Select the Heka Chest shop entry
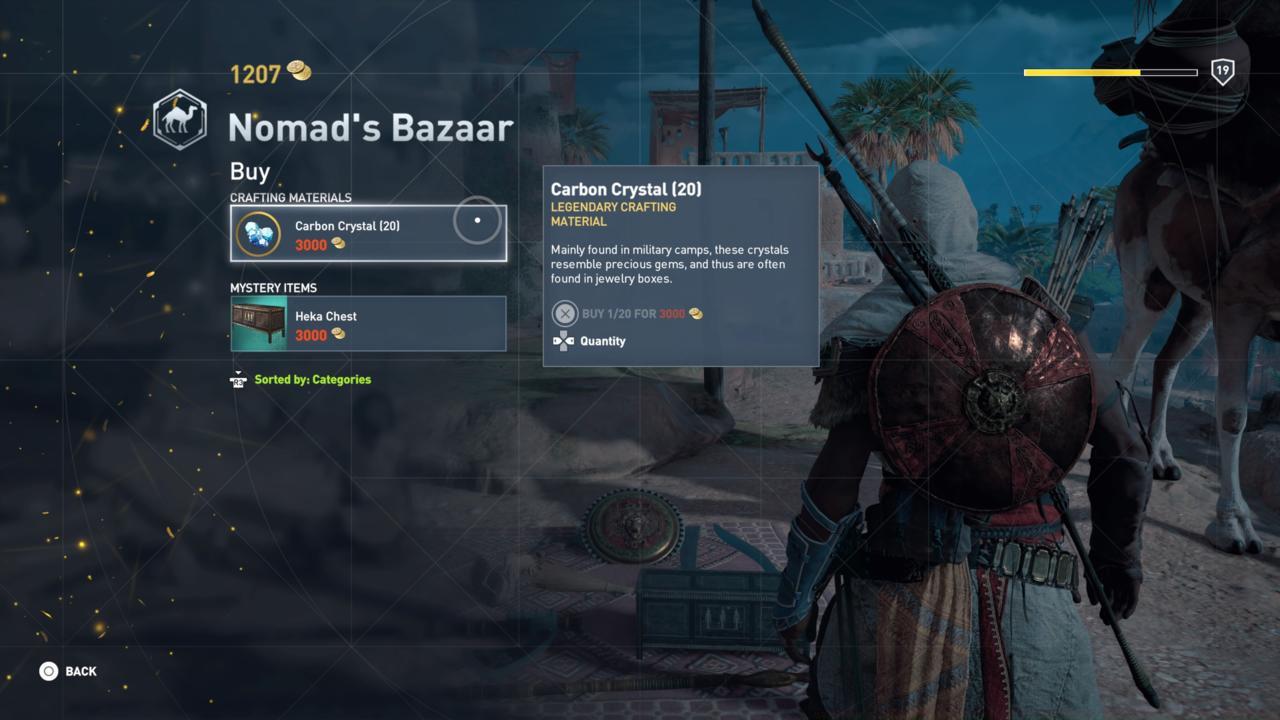This screenshot has height=720, width=1280. [x=368, y=322]
